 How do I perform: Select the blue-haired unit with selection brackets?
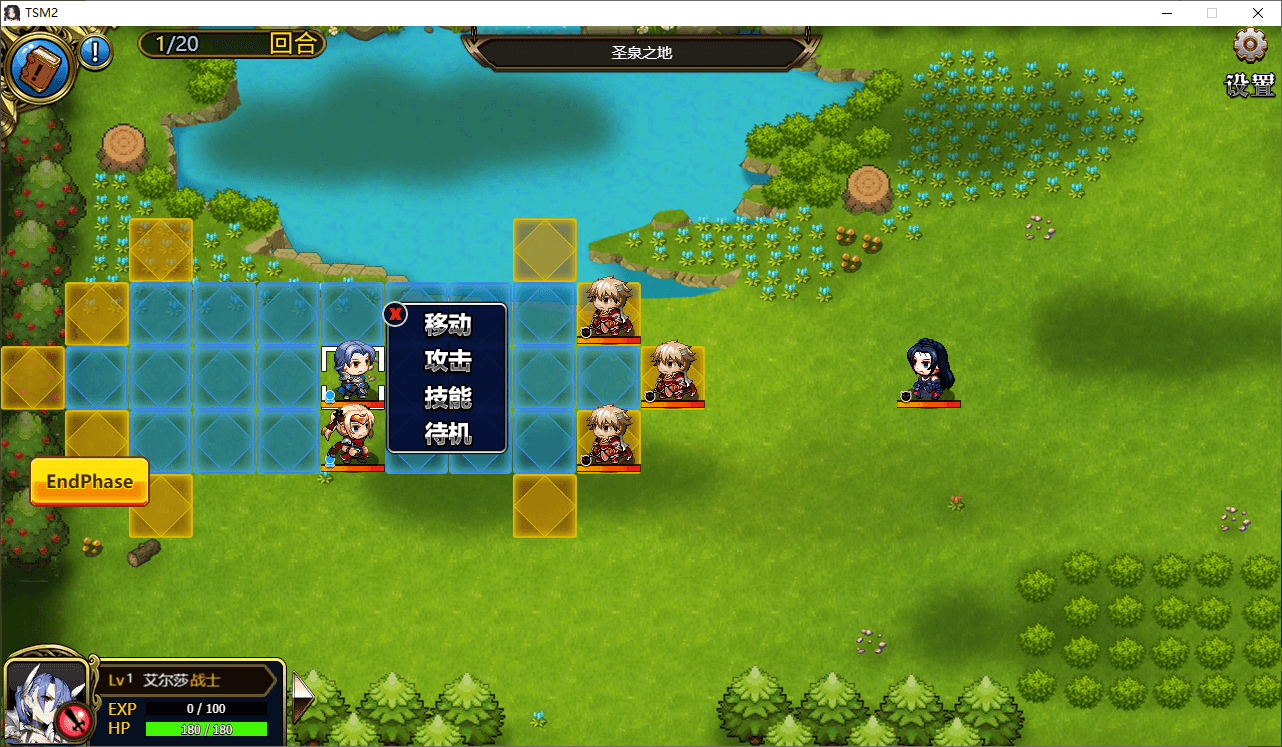(x=353, y=372)
